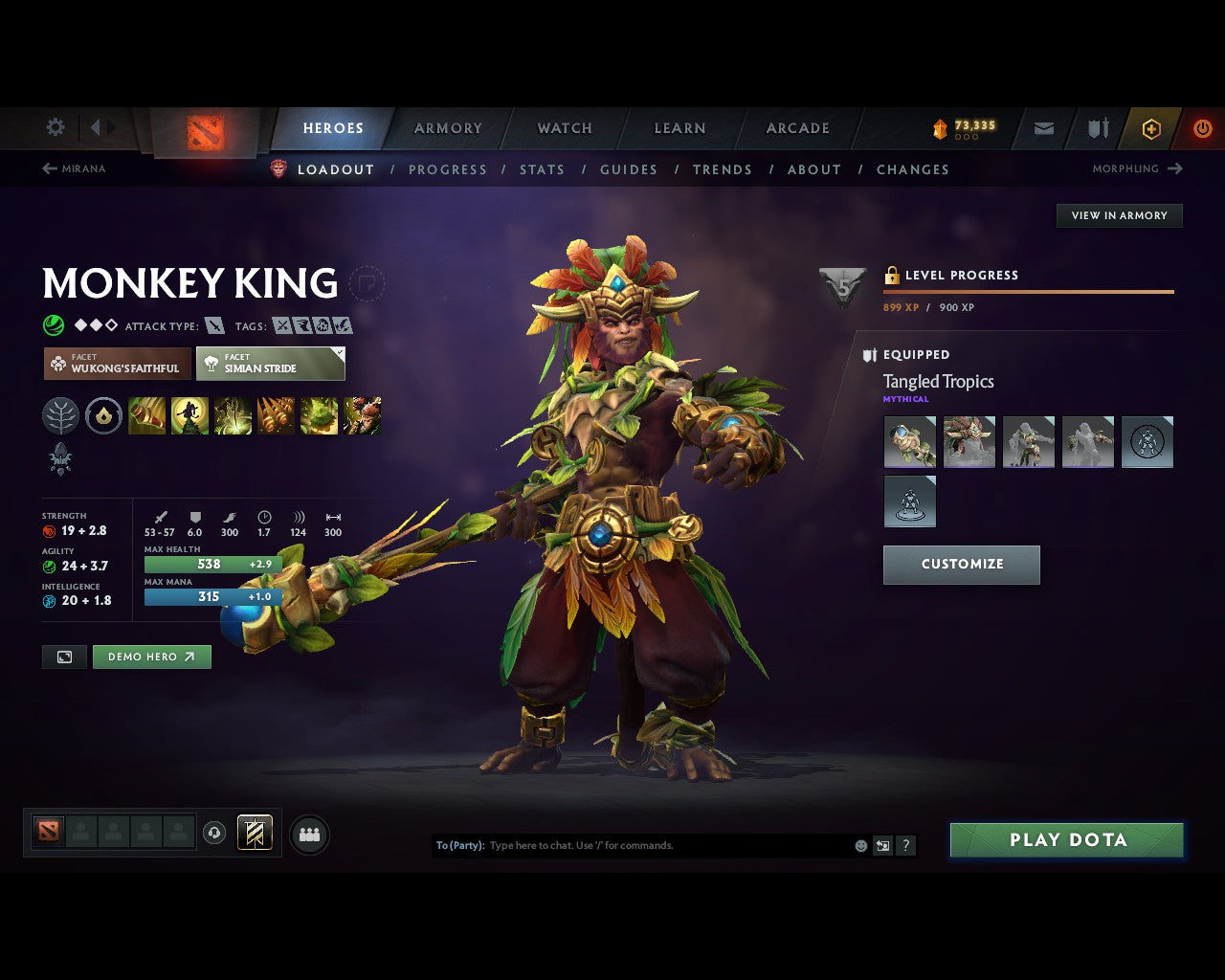The image size is (1225, 980).
Task: Select the Boundless Strike ability icon
Action: (146, 415)
